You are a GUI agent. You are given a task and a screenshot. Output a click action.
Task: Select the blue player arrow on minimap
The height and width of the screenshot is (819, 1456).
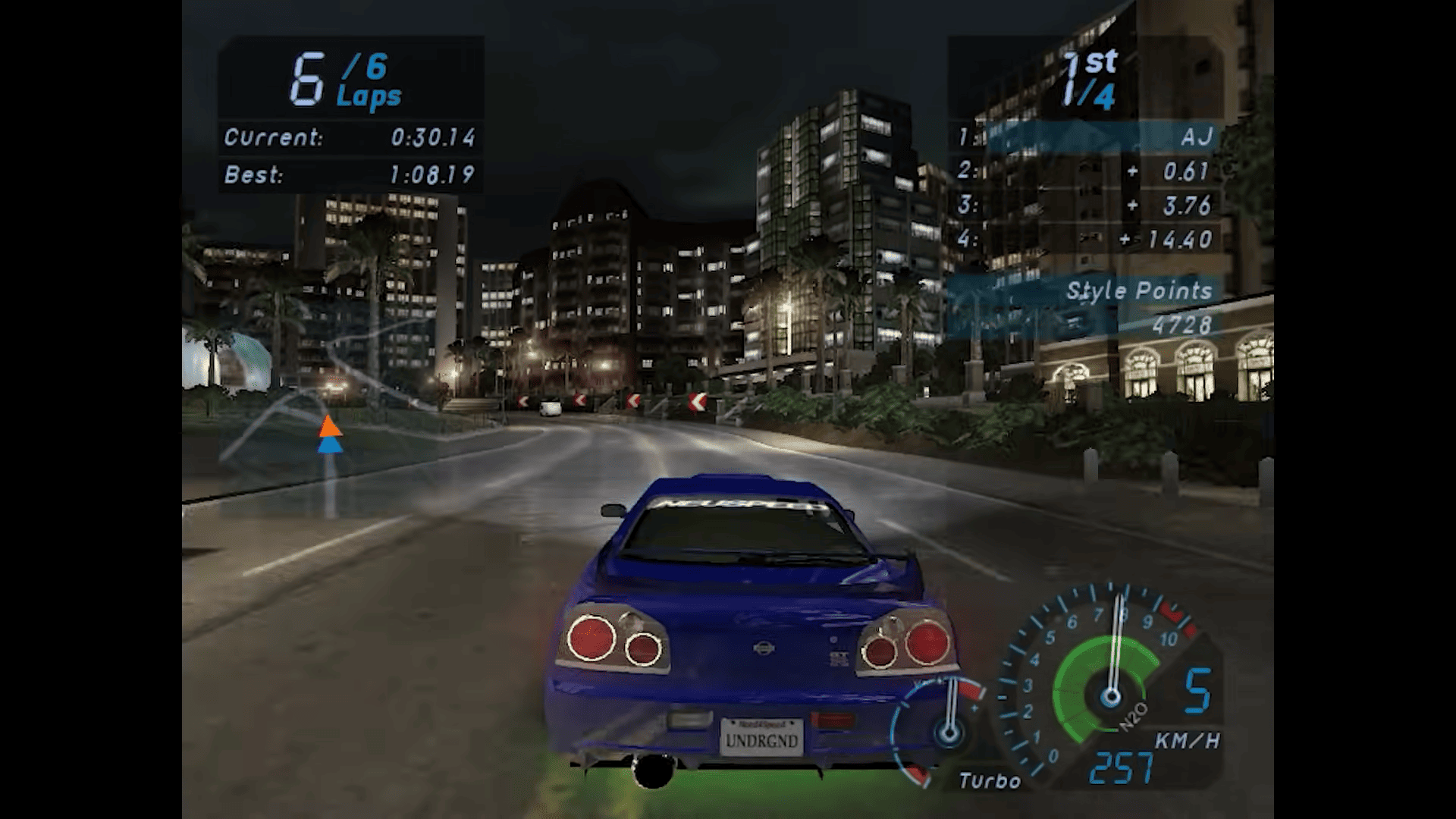point(330,444)
